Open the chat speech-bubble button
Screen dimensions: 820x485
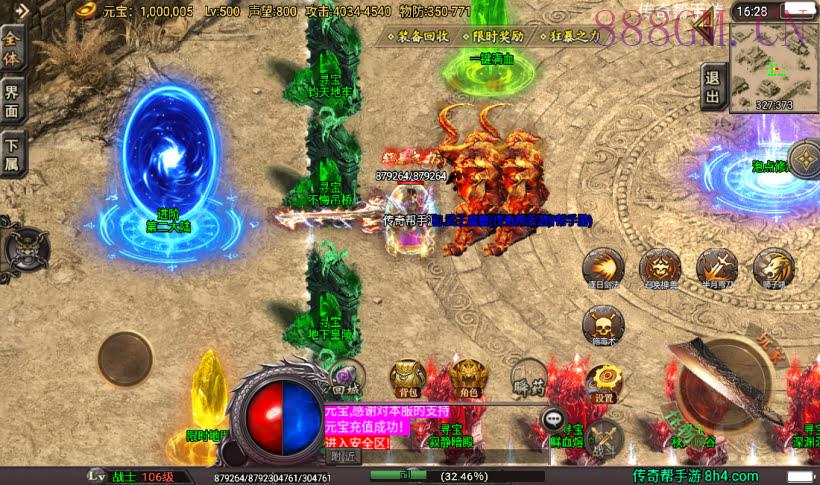click(553, 420)
